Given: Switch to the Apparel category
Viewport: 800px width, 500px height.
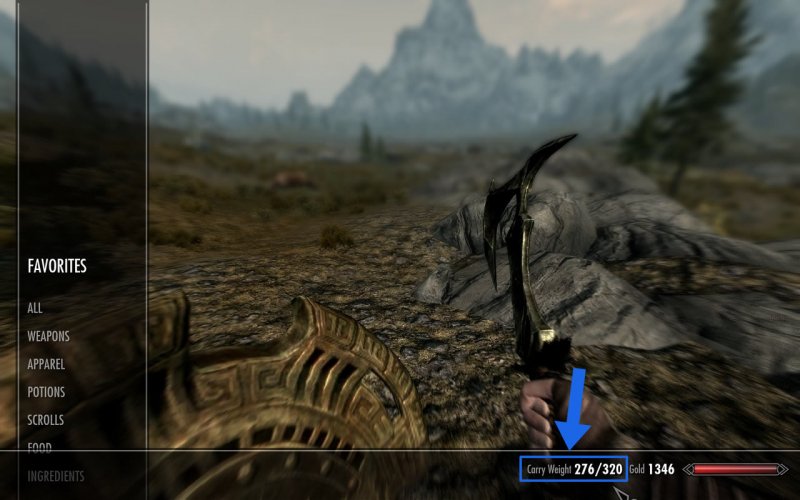Looking at the screenshot, I should coord(47,364).
